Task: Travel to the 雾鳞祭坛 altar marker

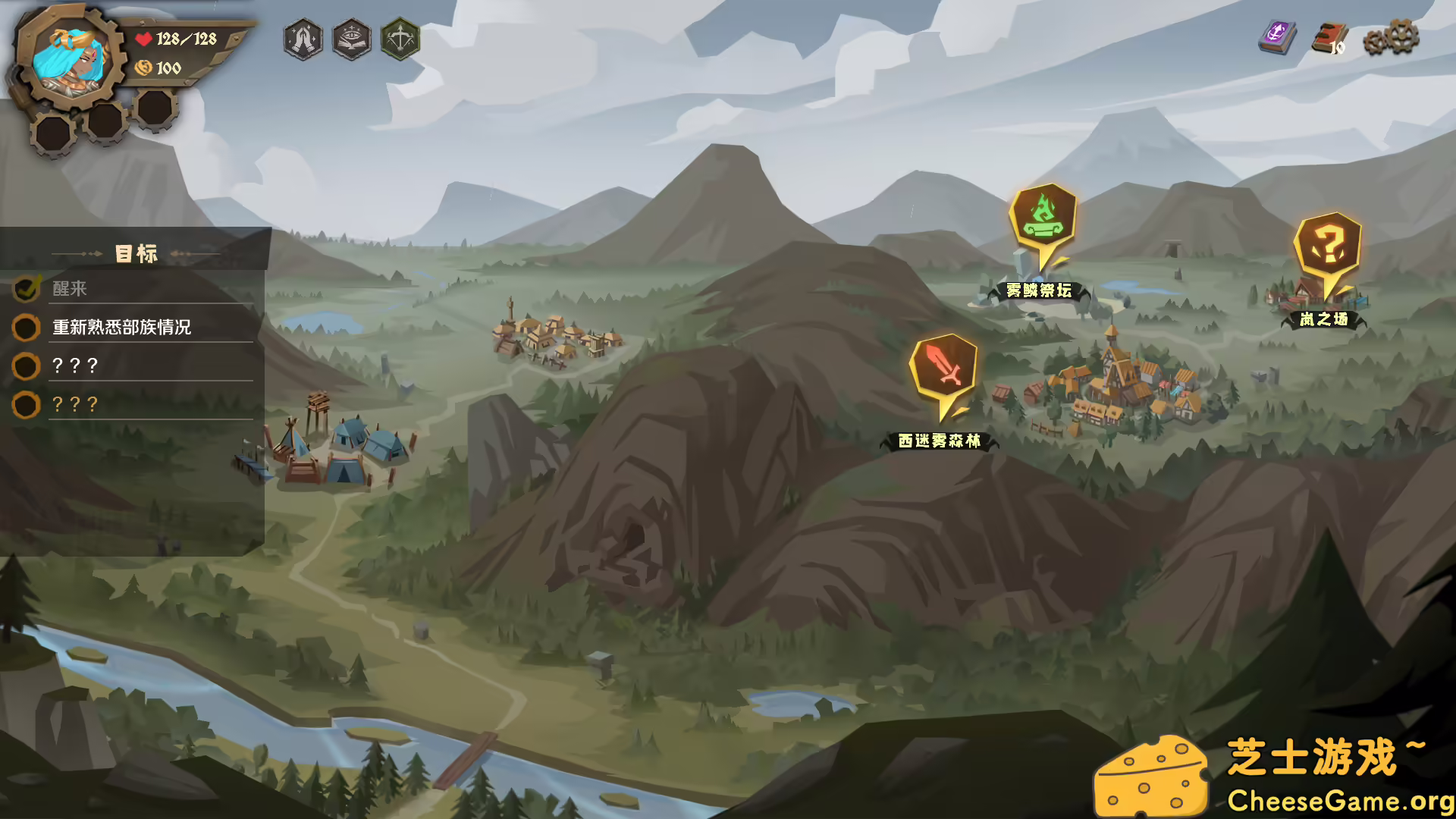Action: tap(1043, 218)
